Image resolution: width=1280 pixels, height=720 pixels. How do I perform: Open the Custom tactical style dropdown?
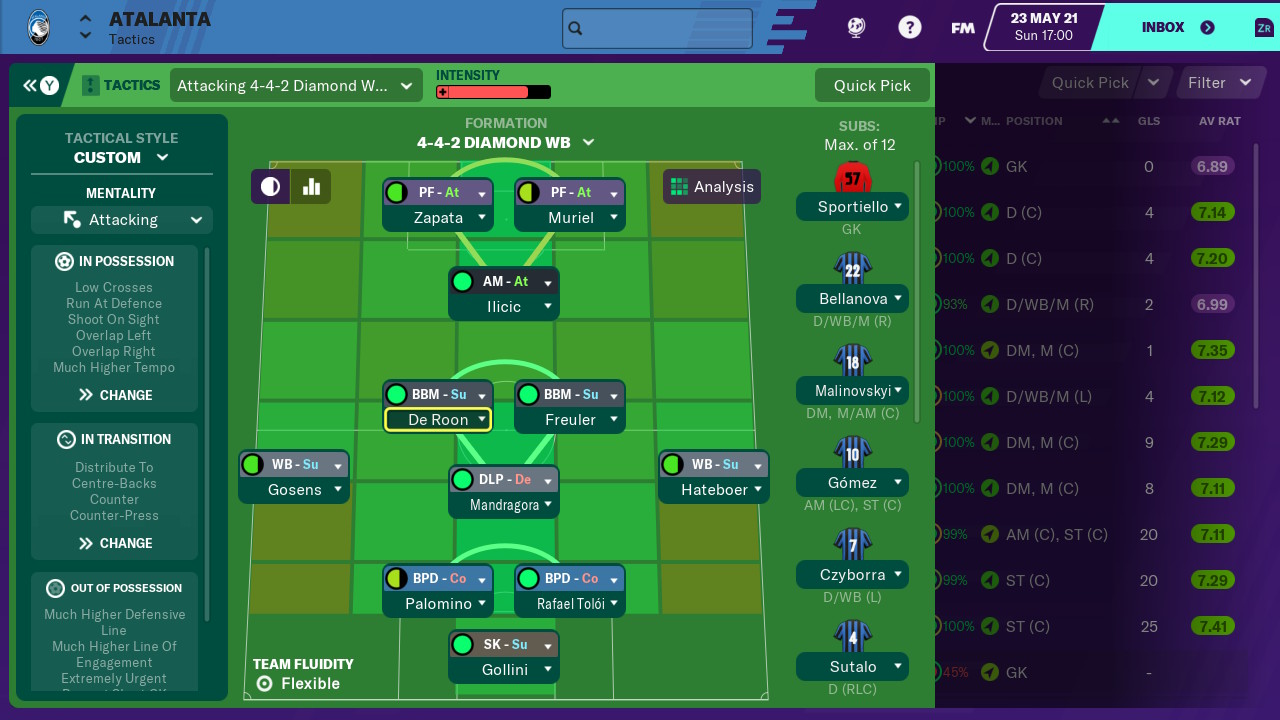point(121,157)
